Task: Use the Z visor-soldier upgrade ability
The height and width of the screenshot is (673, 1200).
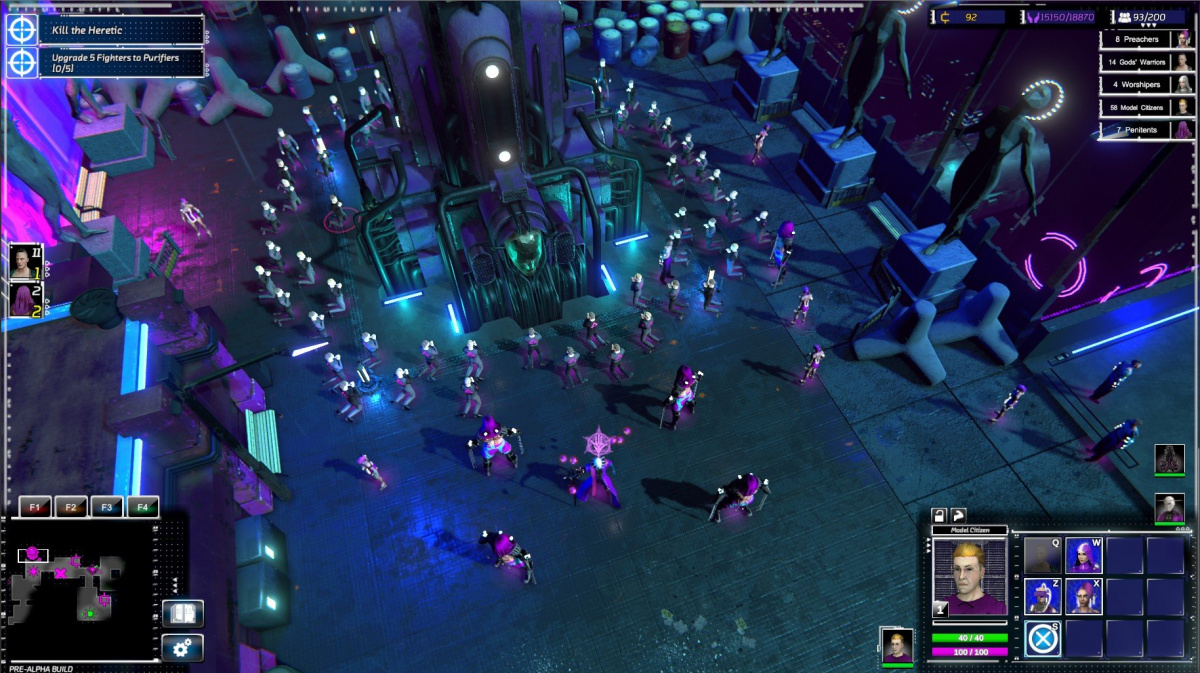Action: pyautogui.click(x=1042, y=596)
